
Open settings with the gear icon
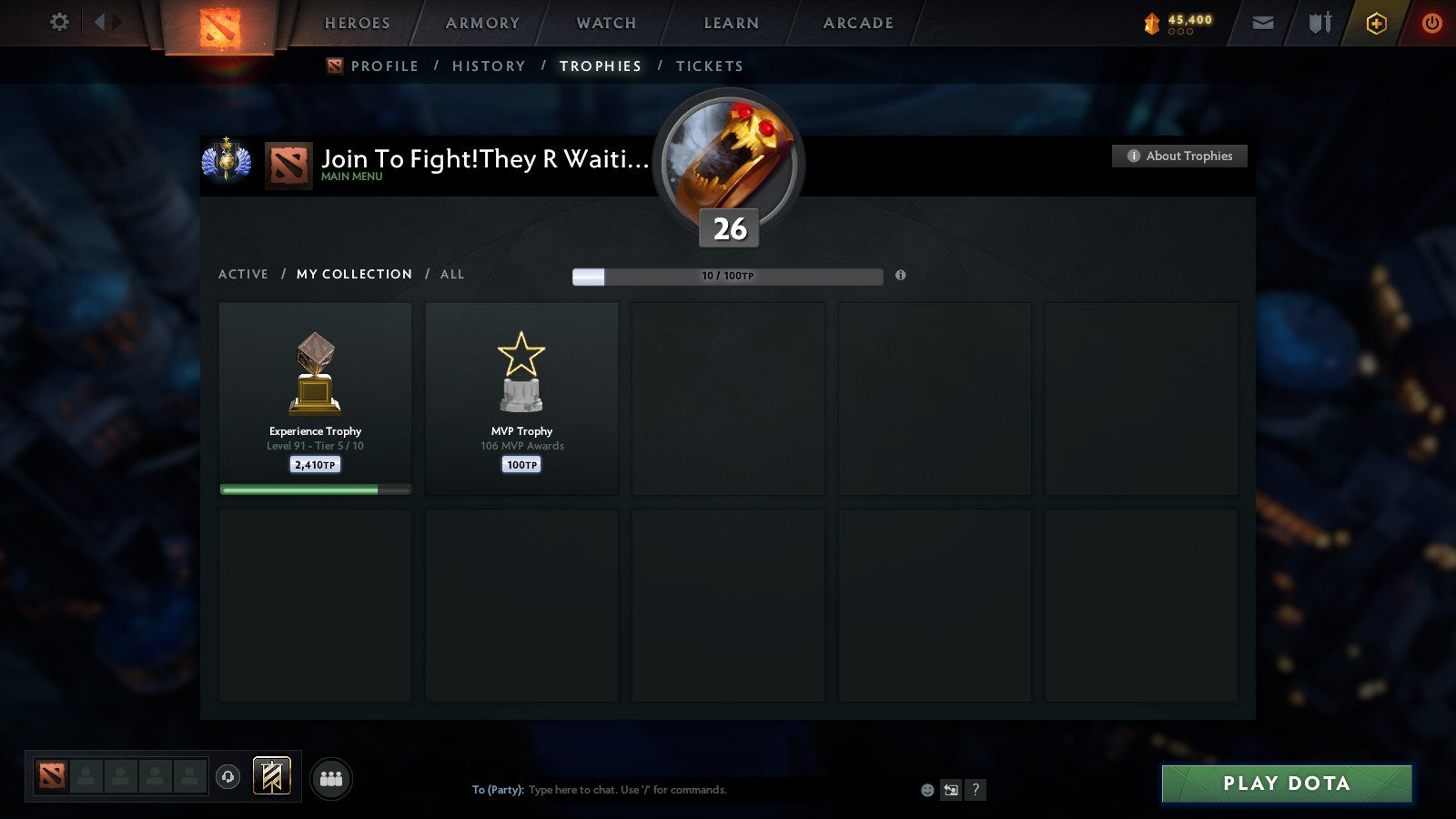pyautogui.click(x=58, y=23)
